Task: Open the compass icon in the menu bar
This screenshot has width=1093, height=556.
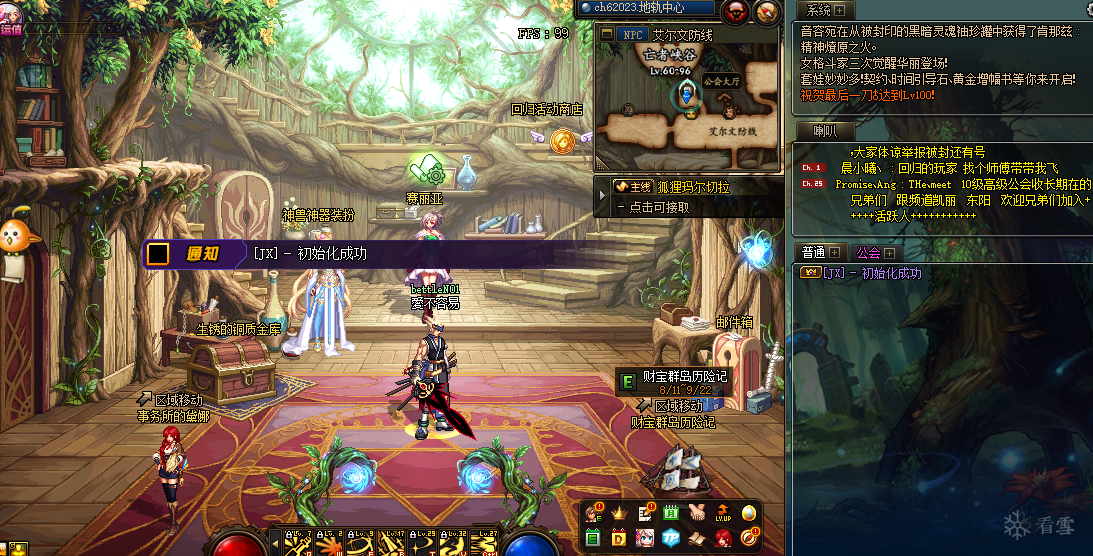Action: [749, 539]
